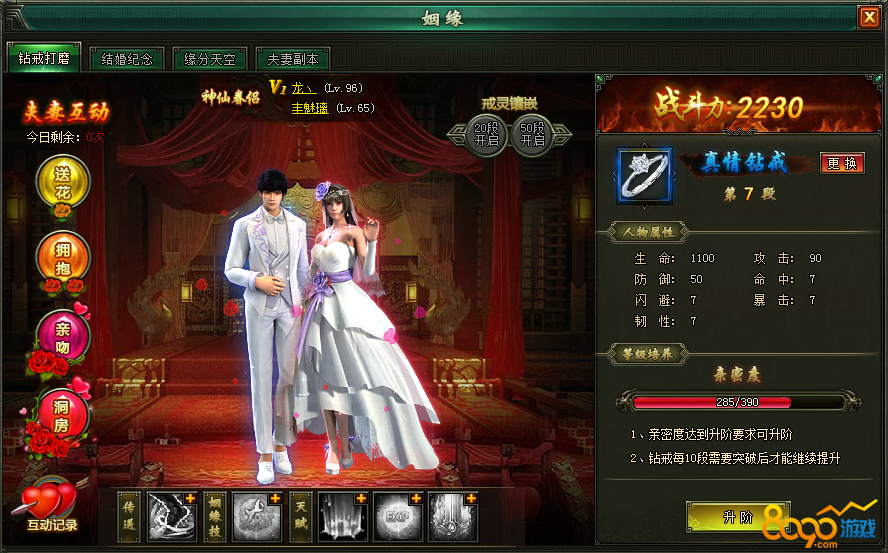This screenshot has height=553, width=888.
Task: Select the 缘分天空 tab
Action: (210, 58)
